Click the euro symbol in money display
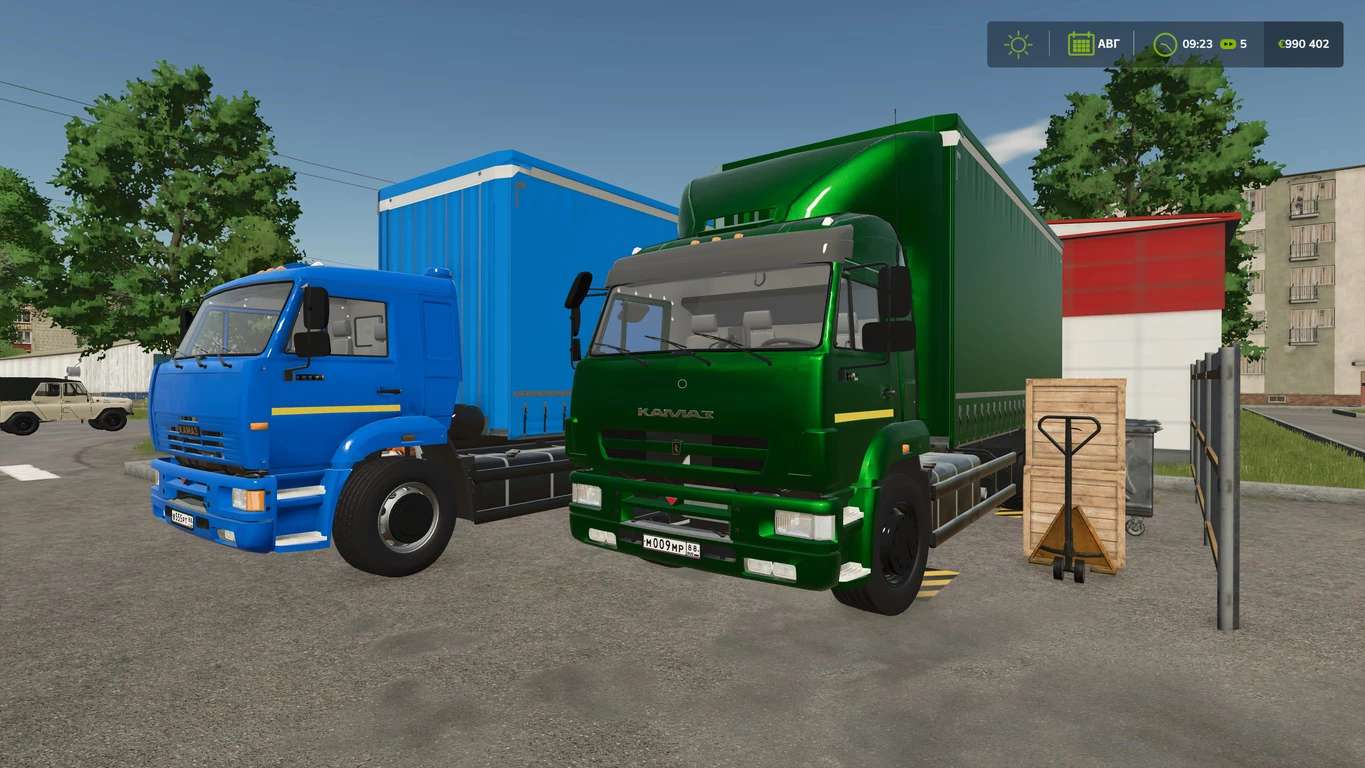1365x768 pixels. point(1281,44)
